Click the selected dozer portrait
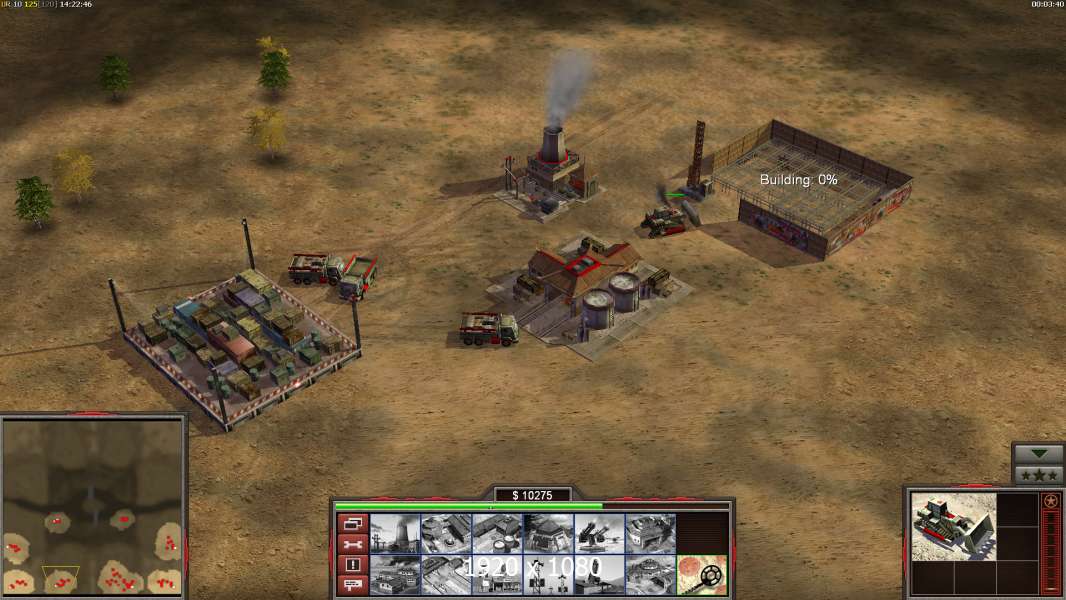The height and width of the screenshot is (600, 1066). [954, 526]
